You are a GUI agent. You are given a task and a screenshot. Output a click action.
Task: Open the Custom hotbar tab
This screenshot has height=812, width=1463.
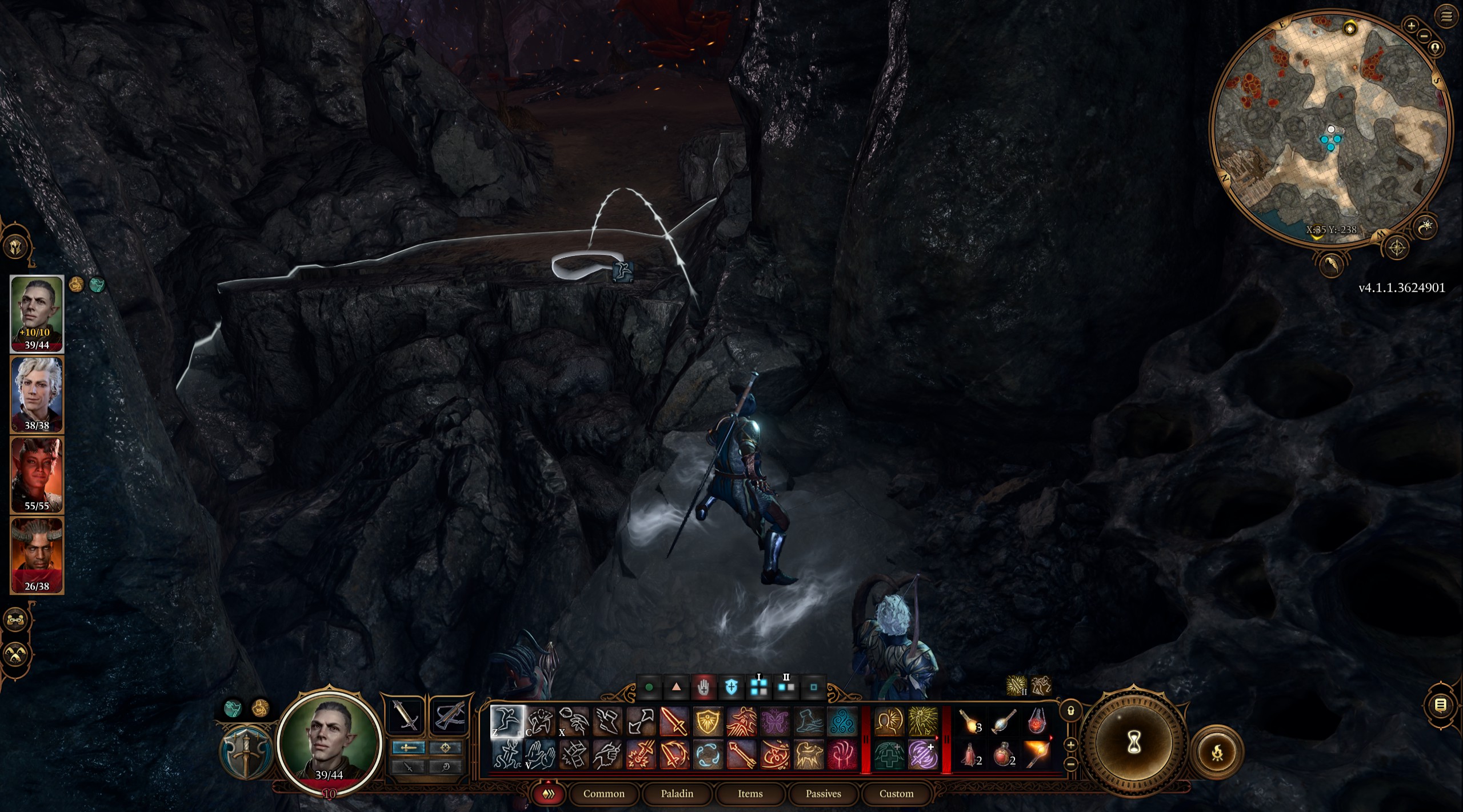[897, 794]
